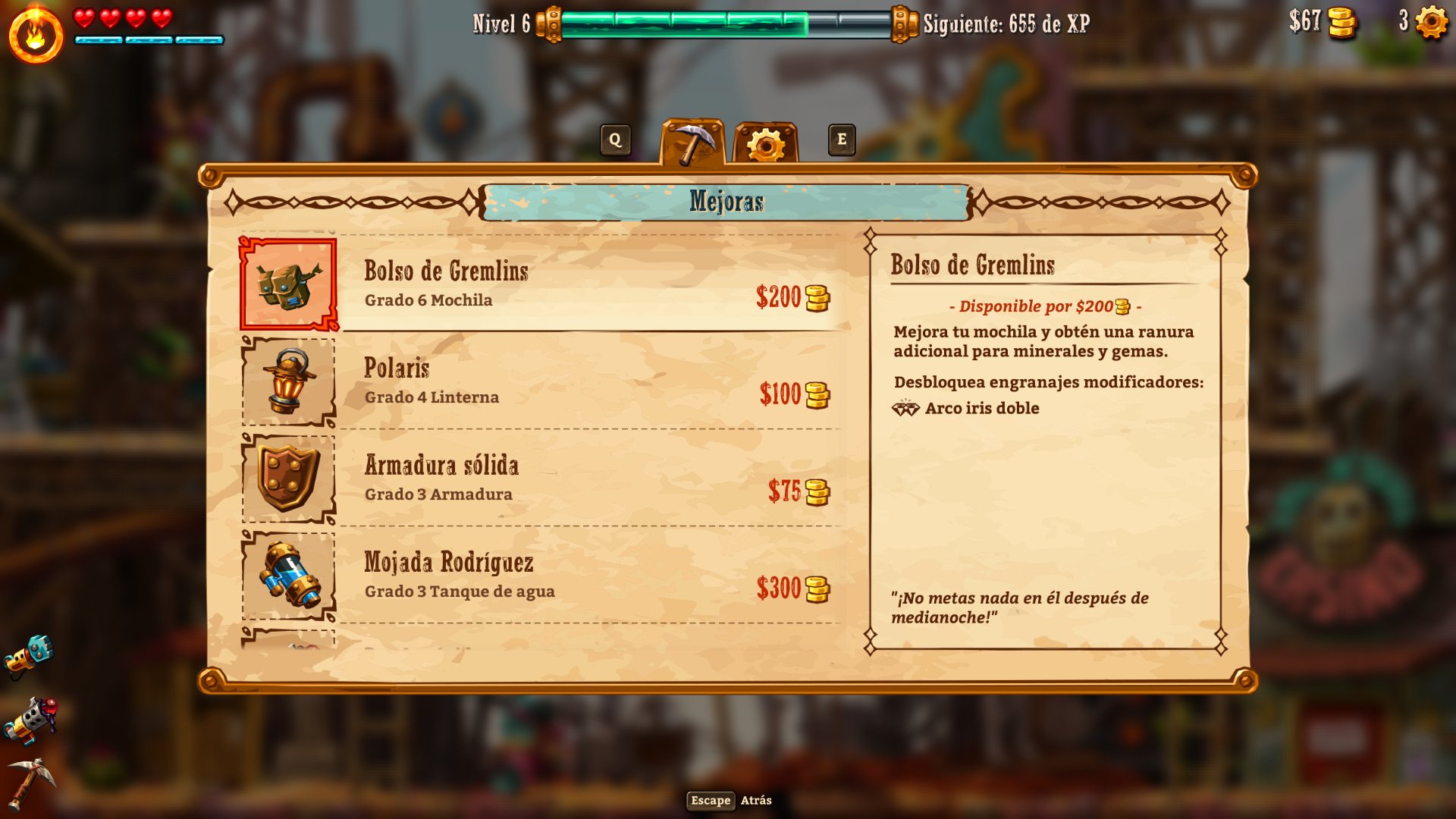Select the gear modifiers tab icon

point(767,140)
